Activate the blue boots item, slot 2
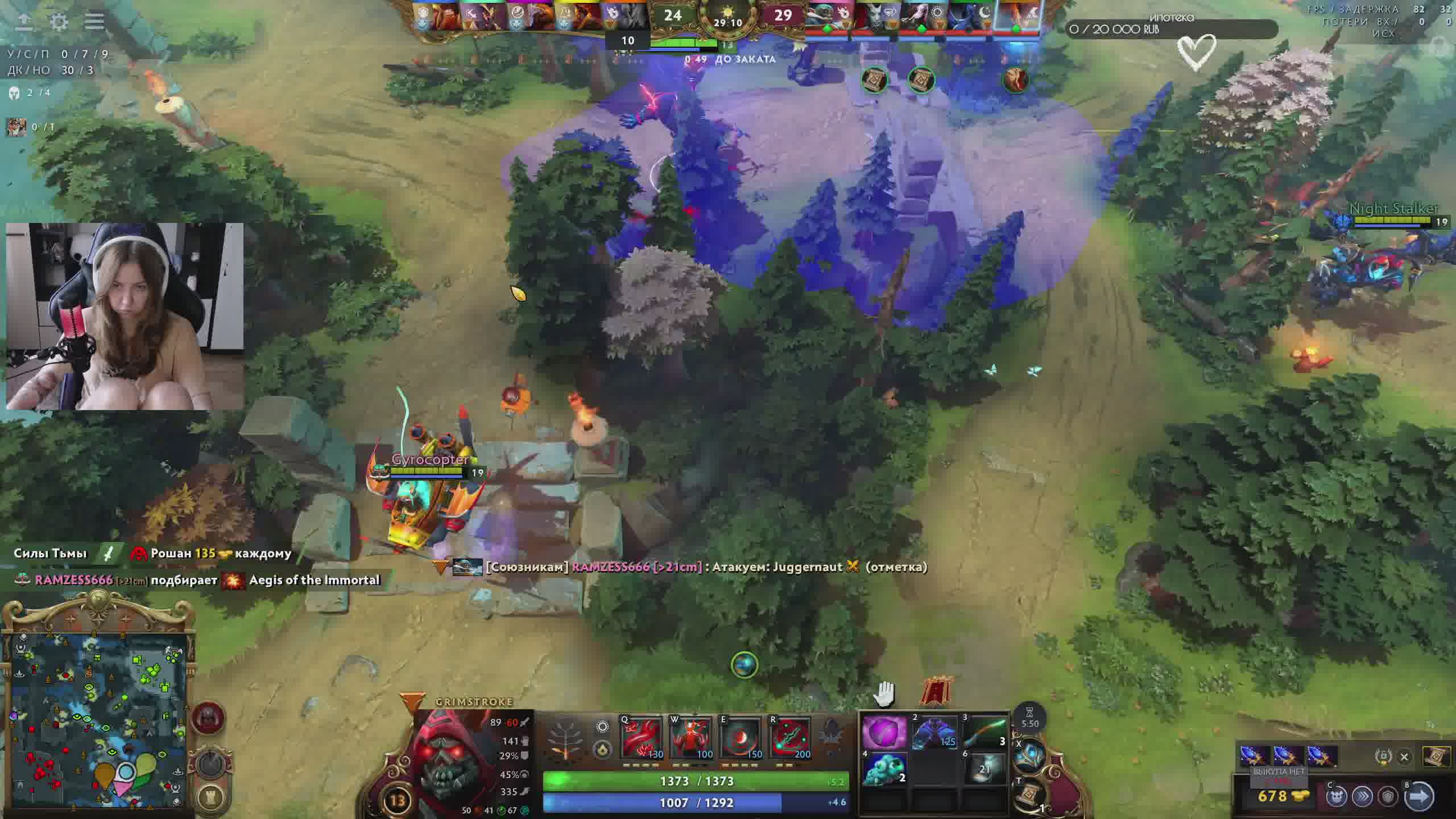Viewport: 1456px width, 819px height. coord(933,732)
